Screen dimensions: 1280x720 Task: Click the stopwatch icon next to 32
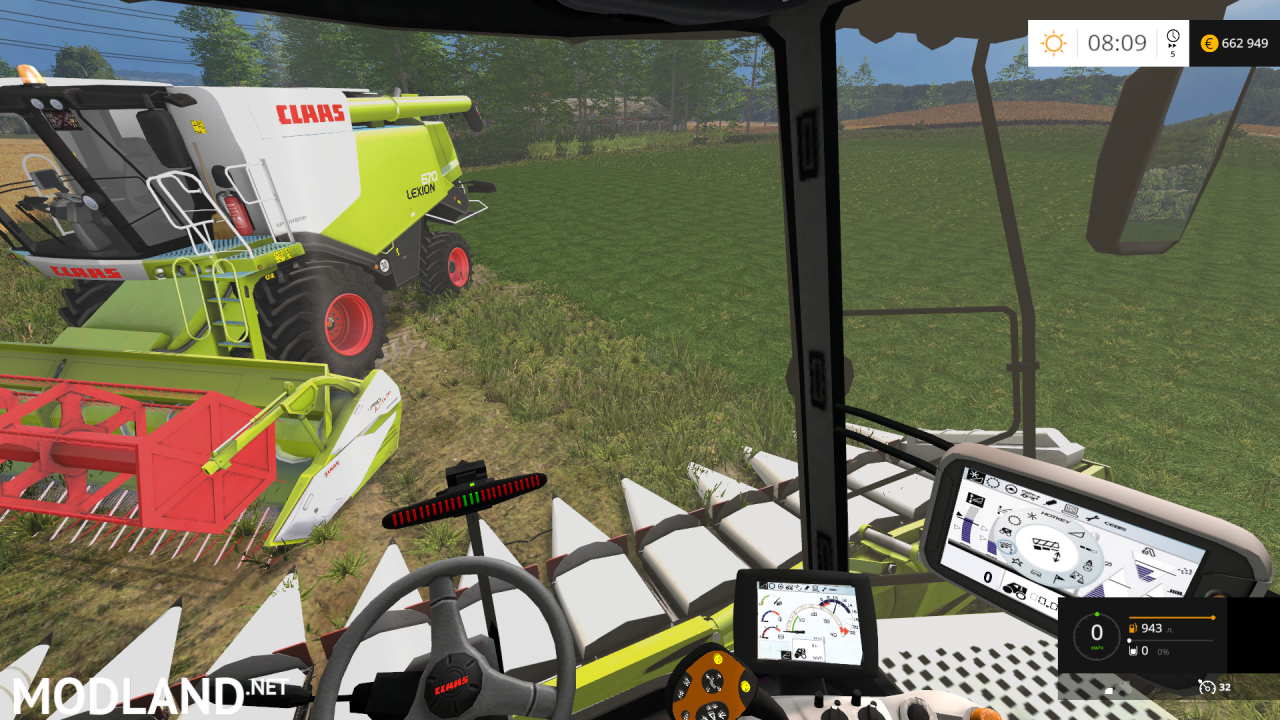1206,687
